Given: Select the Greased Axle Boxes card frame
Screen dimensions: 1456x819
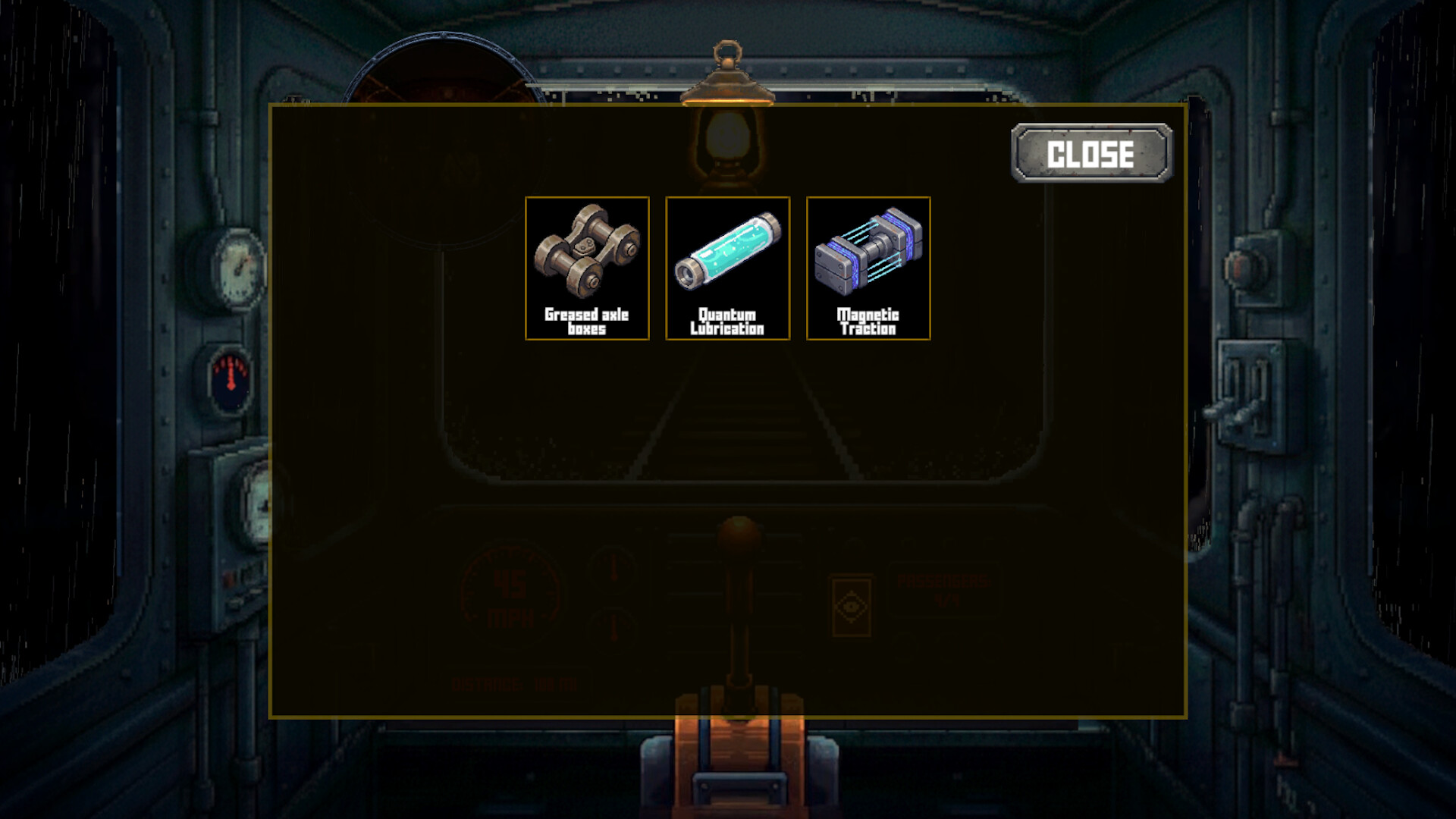Looking at the screenshot, I should [x=588, y=267].
